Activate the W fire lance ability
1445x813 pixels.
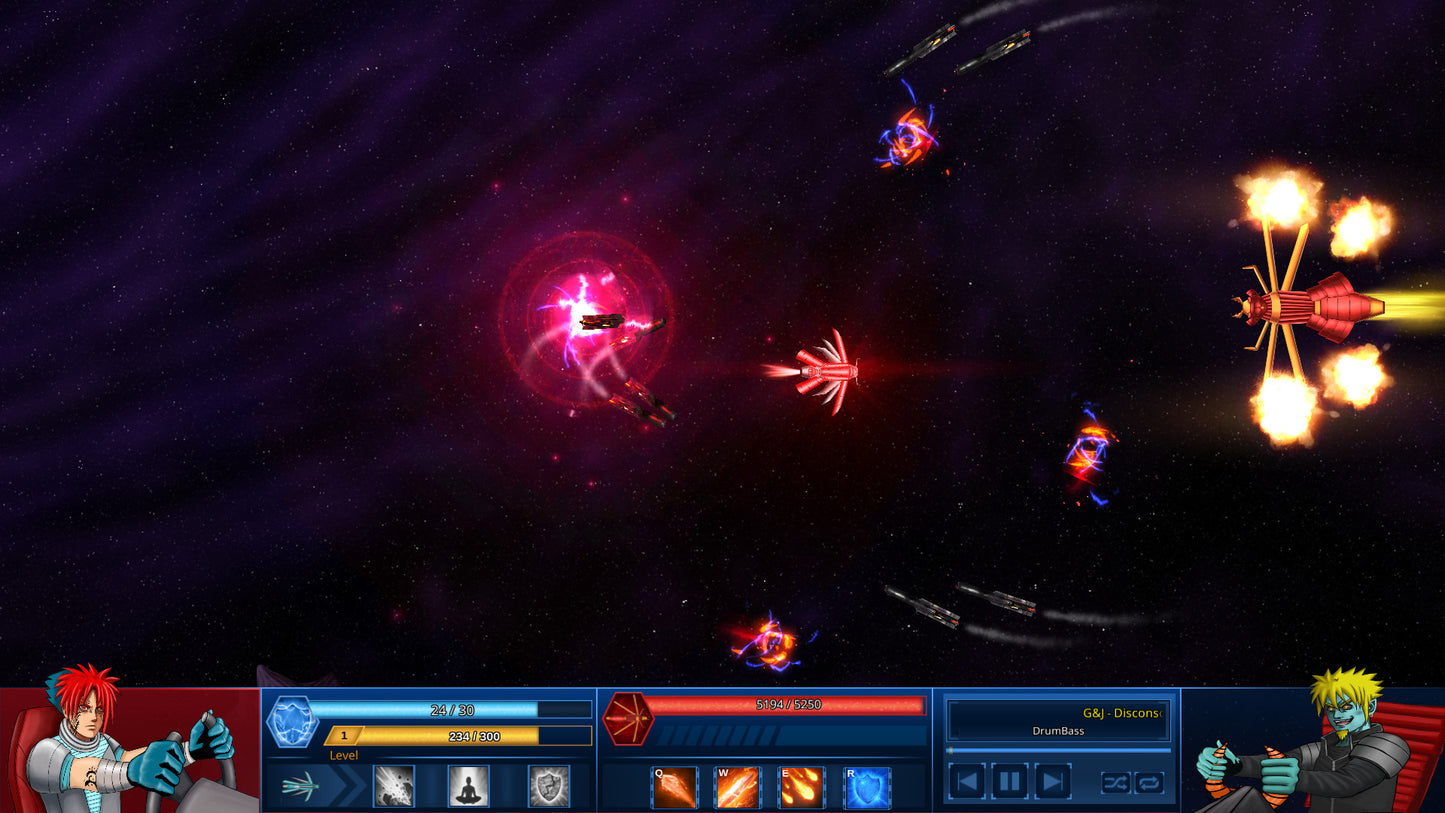tap(737, 788)
